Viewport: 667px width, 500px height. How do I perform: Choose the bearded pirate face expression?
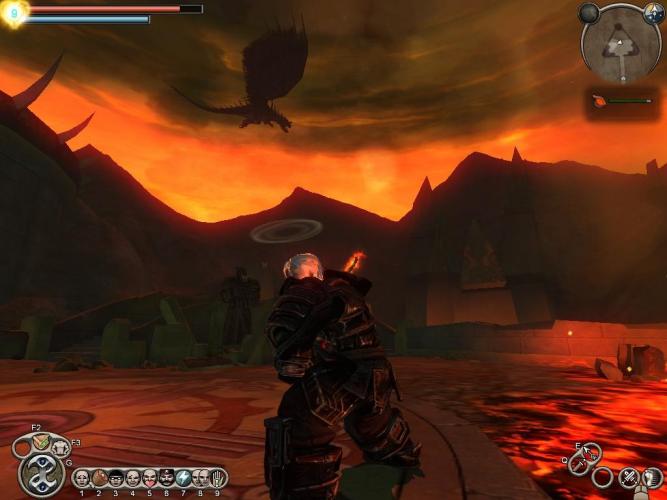pyautogui.click(x=166, y=478)
